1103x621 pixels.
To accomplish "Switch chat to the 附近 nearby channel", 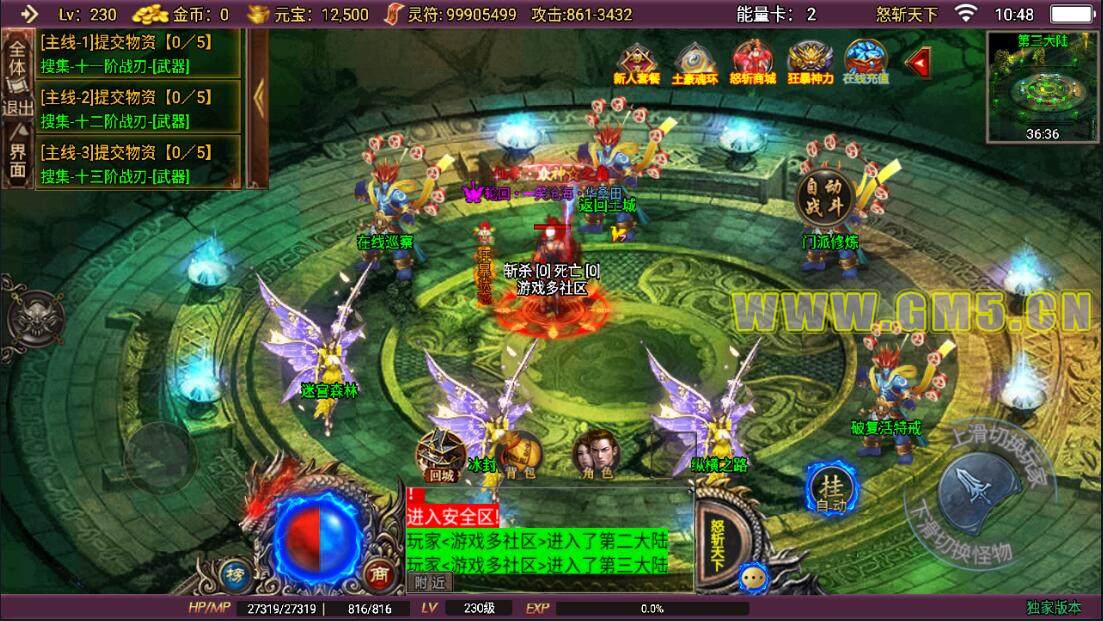I will click(x=431, y=583).
